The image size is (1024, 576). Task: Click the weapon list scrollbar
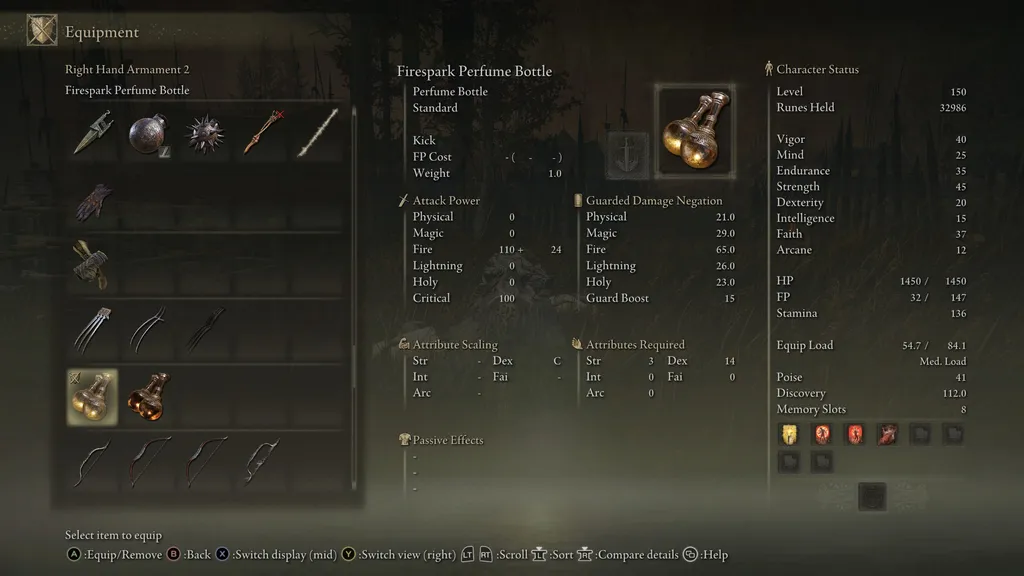point(354,300)
